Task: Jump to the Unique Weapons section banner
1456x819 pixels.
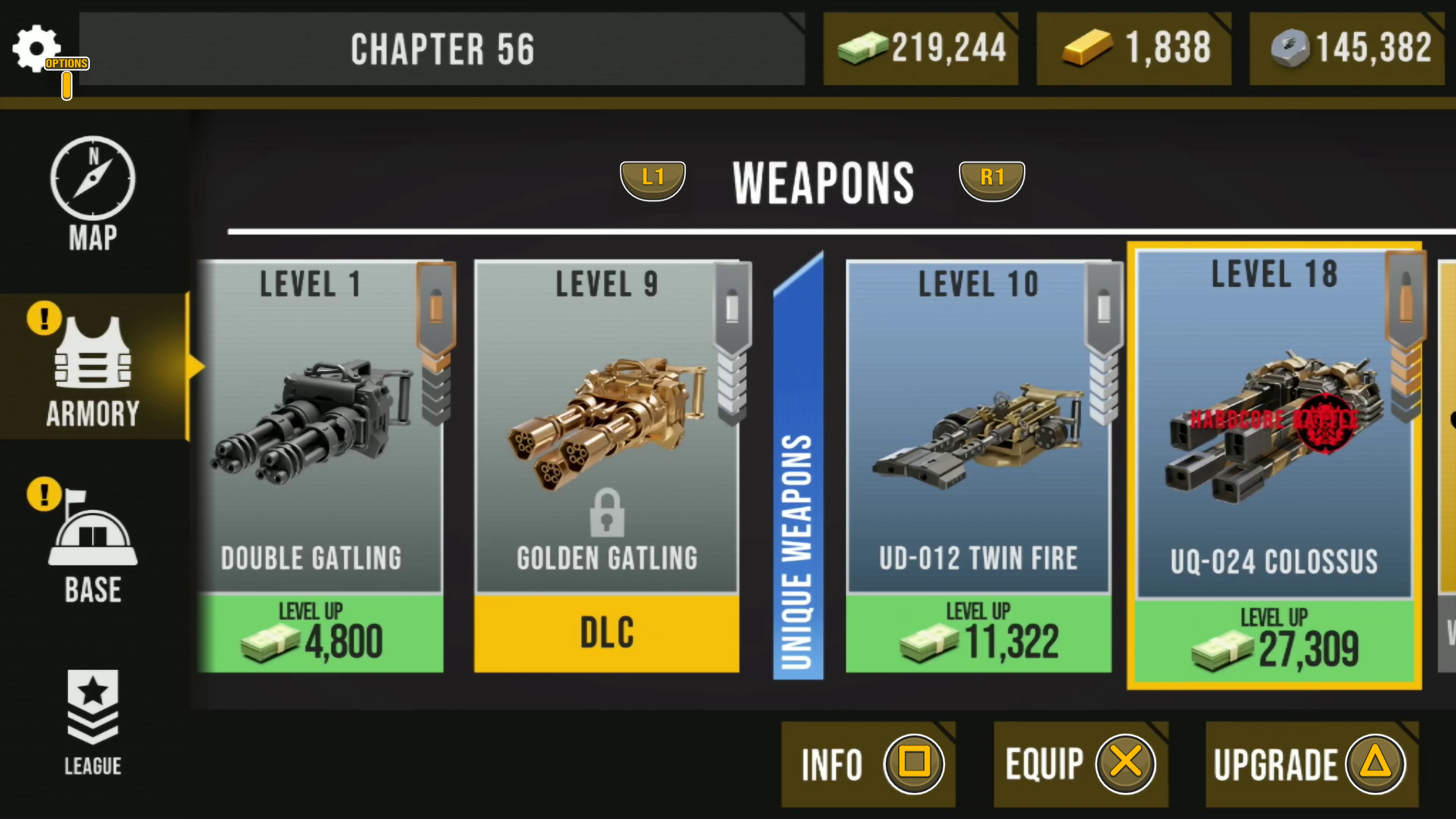Action: coord(798,469)
